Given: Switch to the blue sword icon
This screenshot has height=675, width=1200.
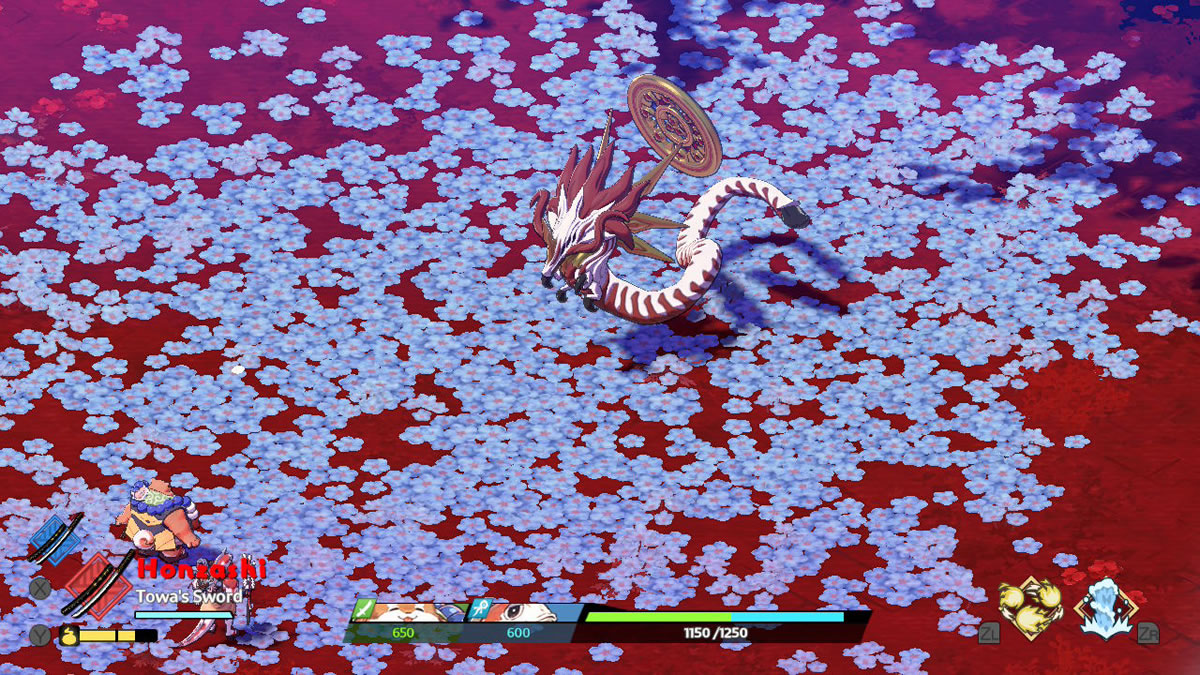Looking at the screenshot, I should pyautogui.click(x=55, y=538).
